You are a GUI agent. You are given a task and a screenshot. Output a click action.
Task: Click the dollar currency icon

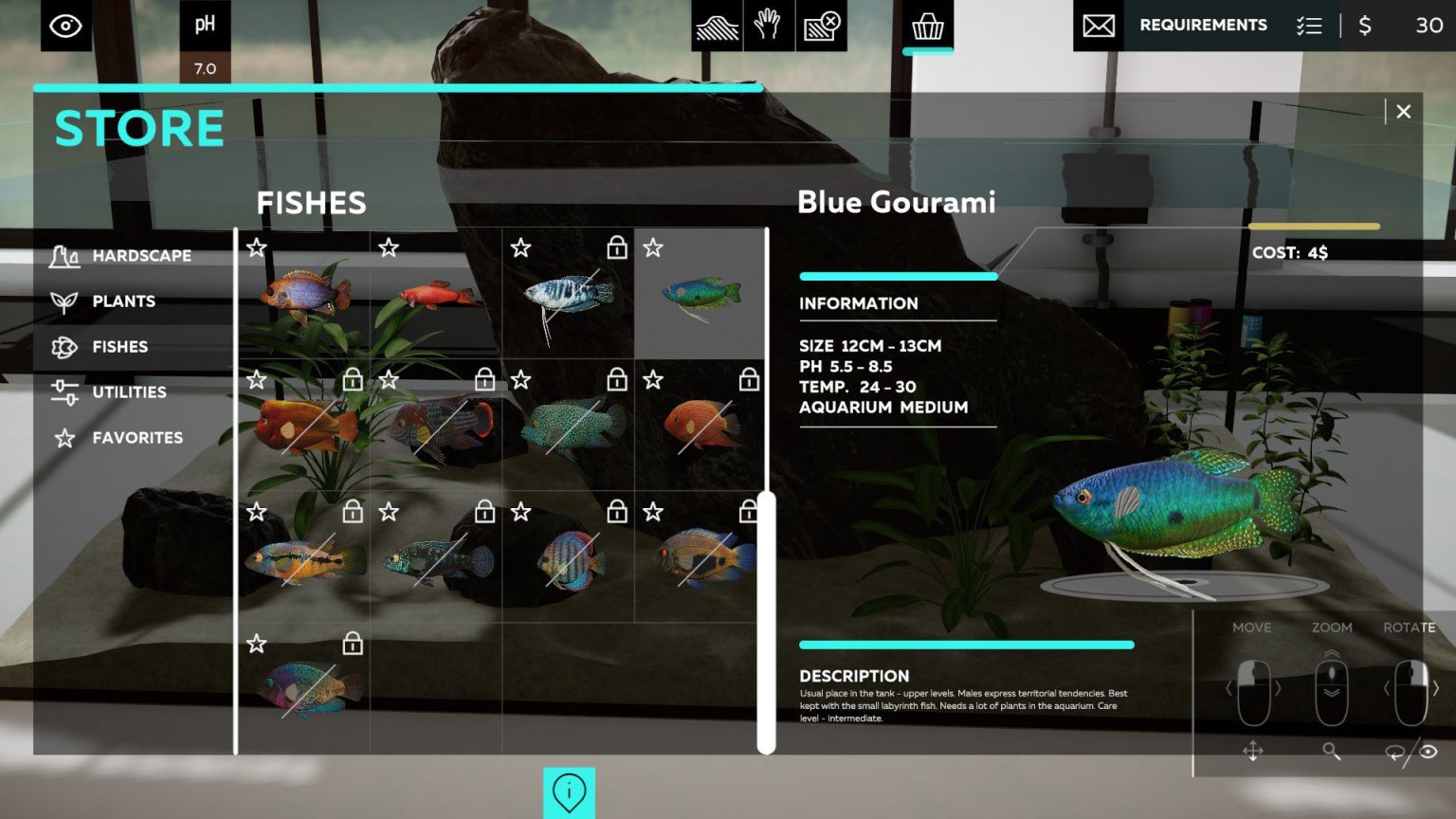[1365, 26]
